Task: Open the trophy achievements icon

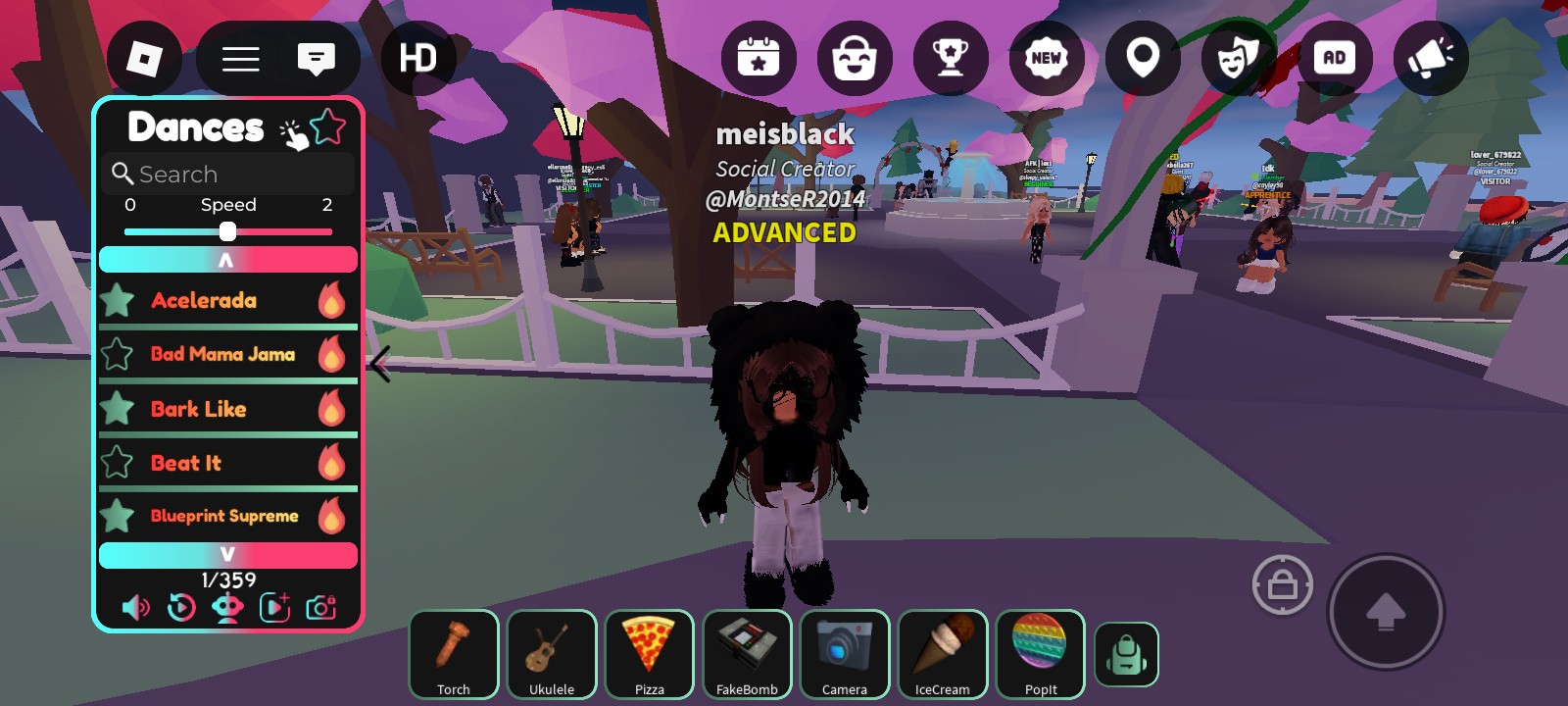Action: [950, 59]
